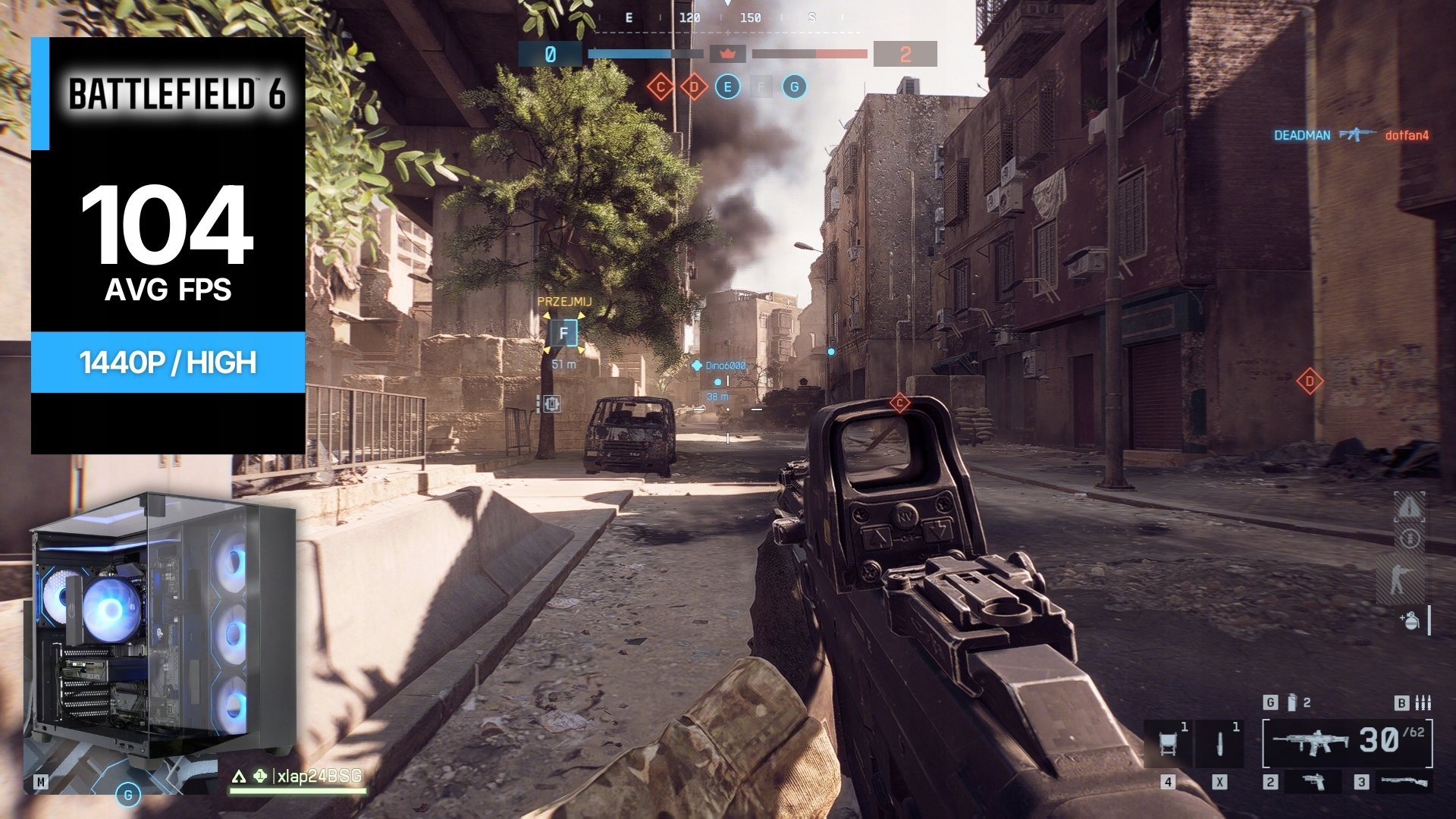The image size is (1456, 819).
Task: Select the PRZEJMIJ capture marker for point F
Action: (x=563, y=333)
